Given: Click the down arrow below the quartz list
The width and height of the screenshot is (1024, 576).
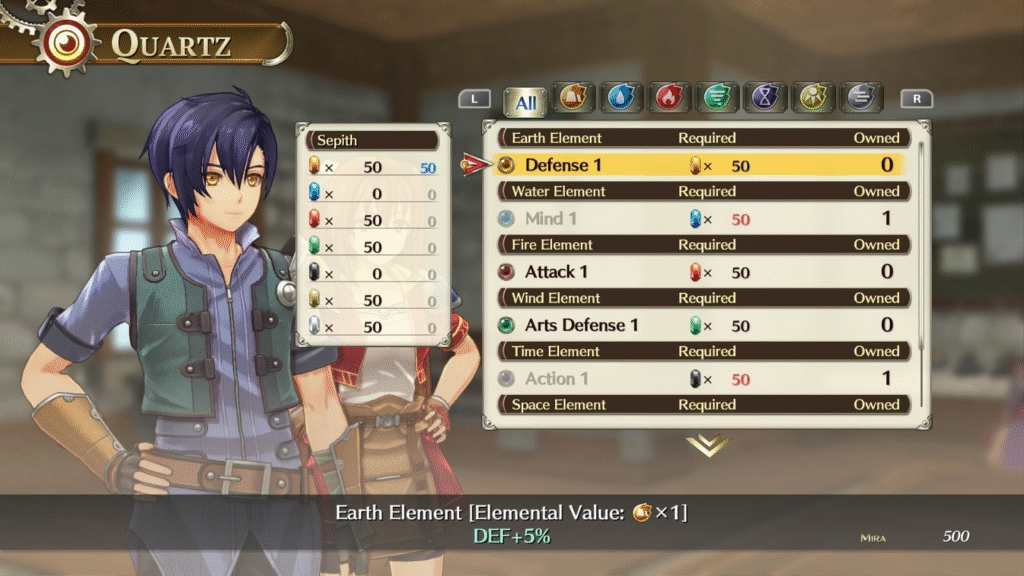Looking at the screenshot, I should (707, 445).
